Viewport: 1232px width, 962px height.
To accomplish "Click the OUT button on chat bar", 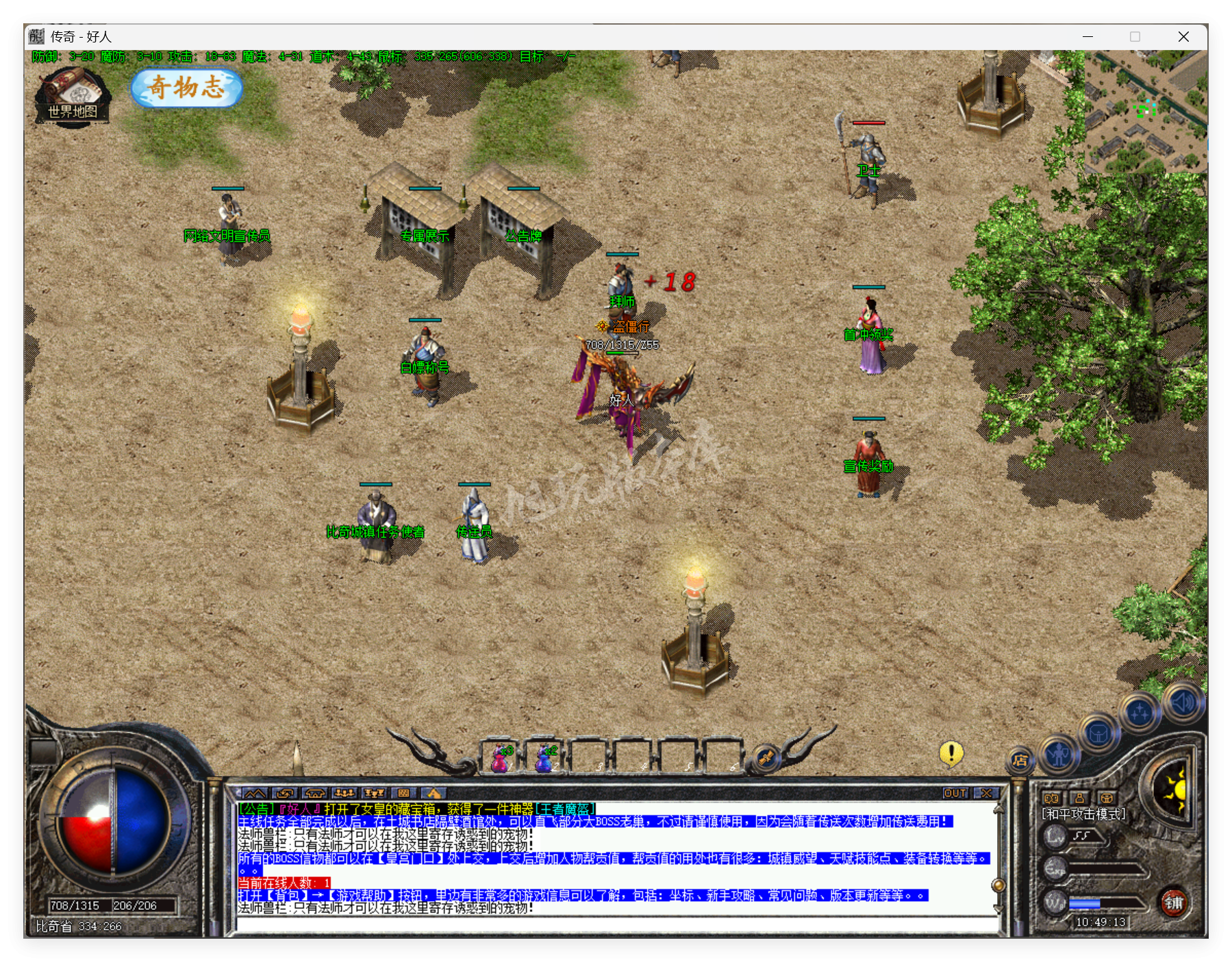I will click(x=955, y=793).
